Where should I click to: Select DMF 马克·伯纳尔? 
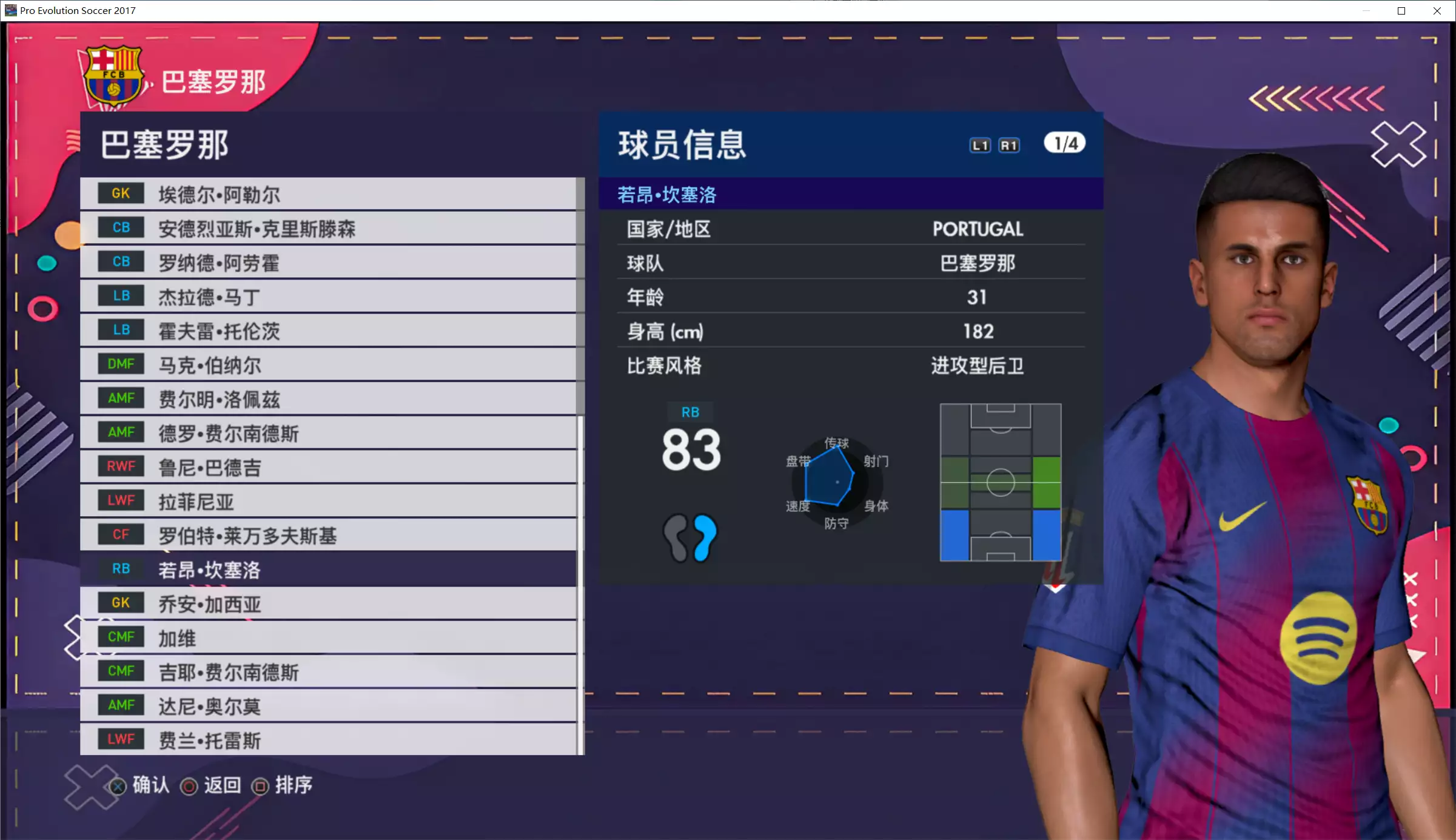pyautogui.click(x=327, y=365)
